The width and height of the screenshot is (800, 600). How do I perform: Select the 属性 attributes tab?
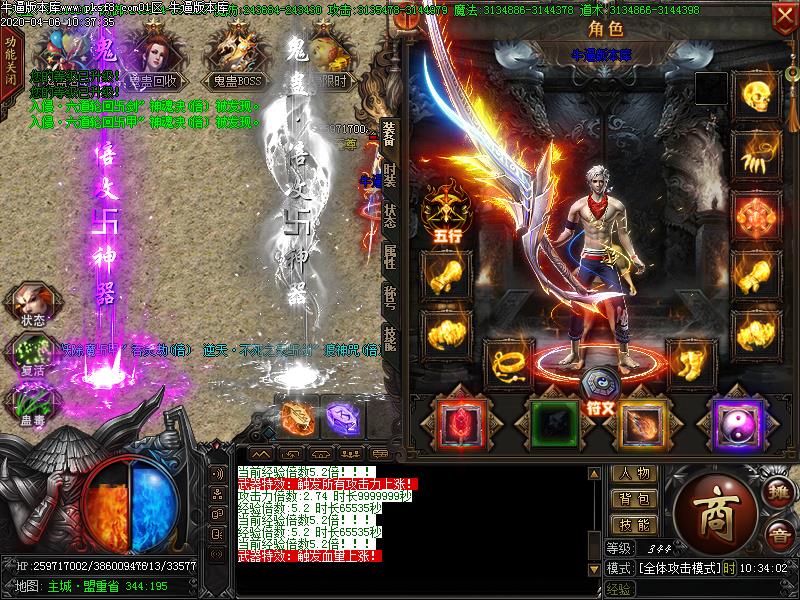tap(389, 257)
